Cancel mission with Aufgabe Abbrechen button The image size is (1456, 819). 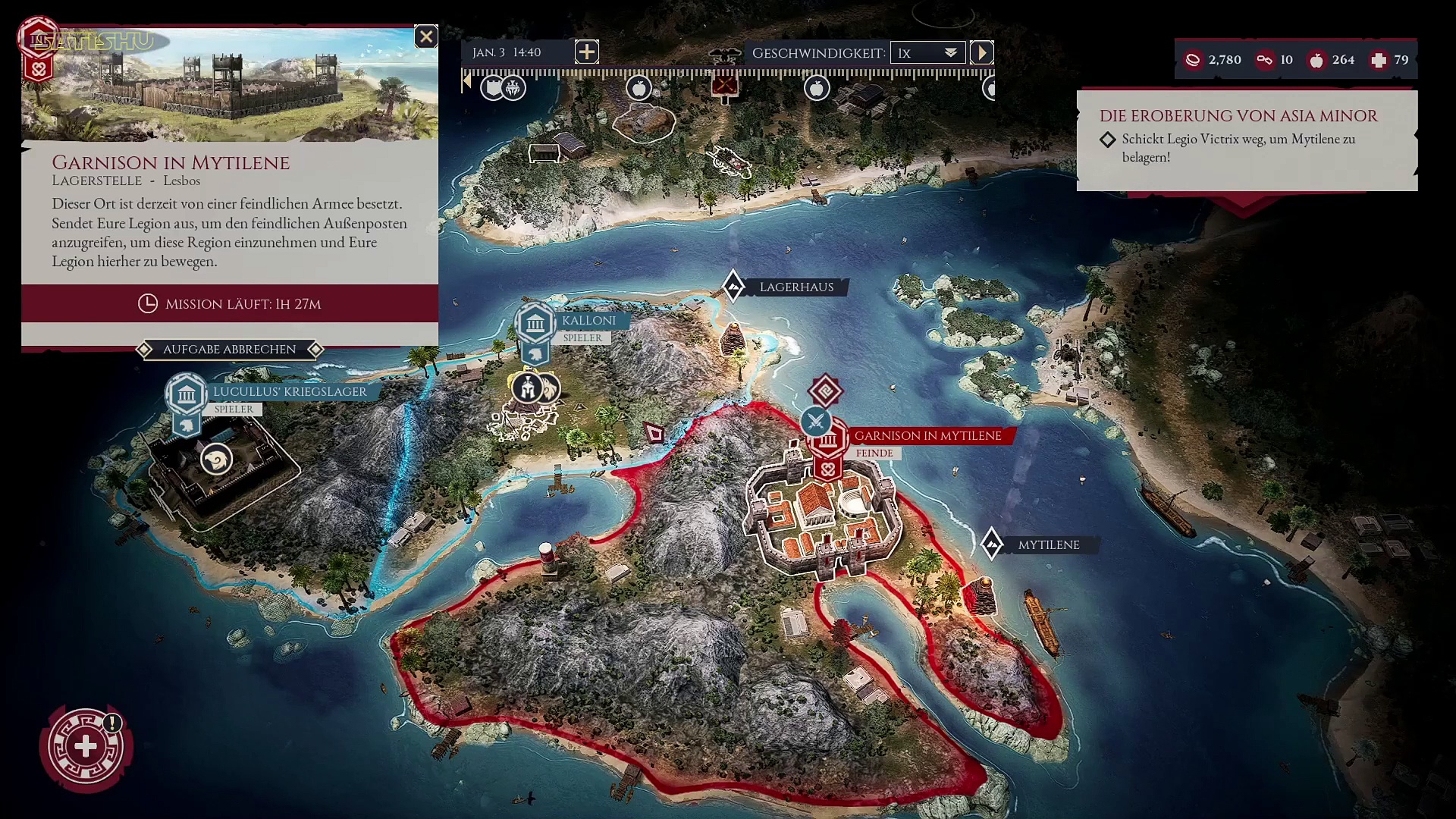pos(229,350)
